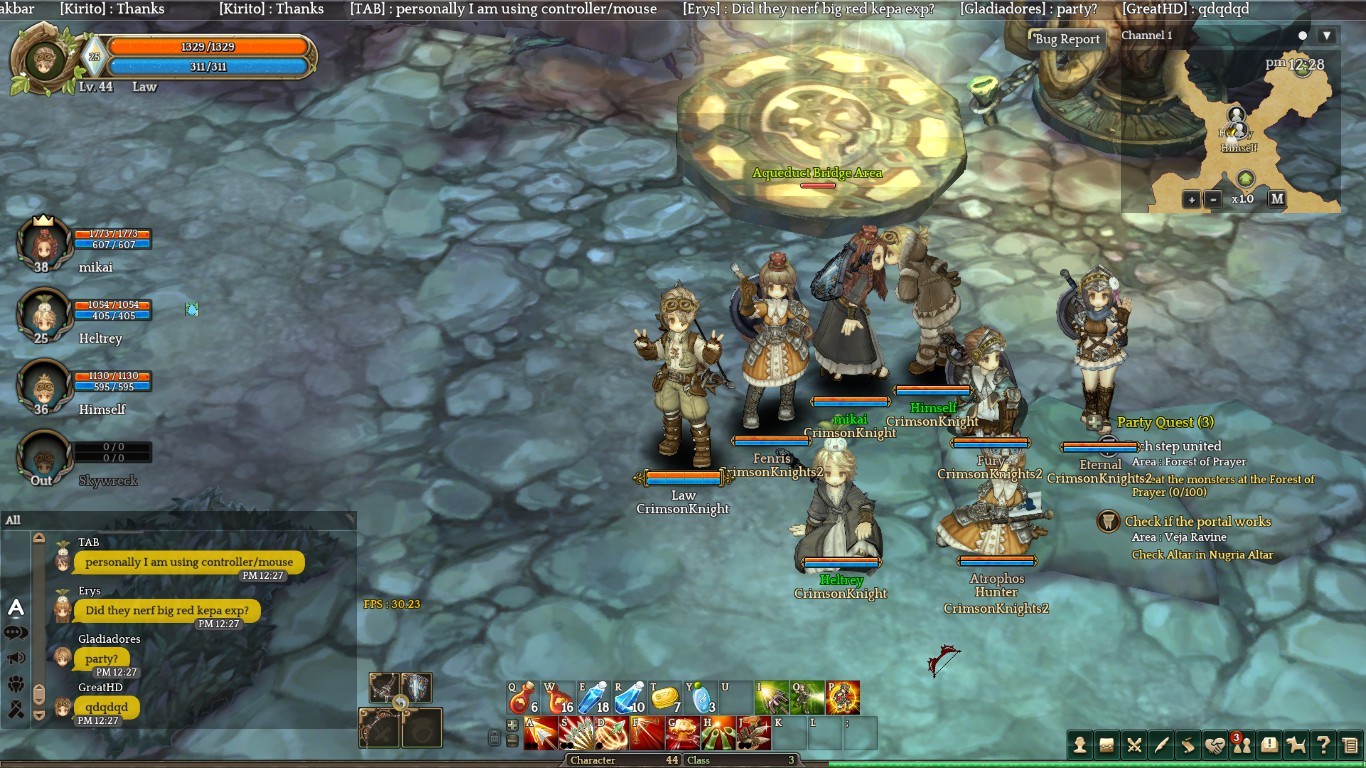Image resolution: width=1366 pixels, height=768 pixels.
Task: Activate the explosion skill in slot G
Action: pos(683,734)
